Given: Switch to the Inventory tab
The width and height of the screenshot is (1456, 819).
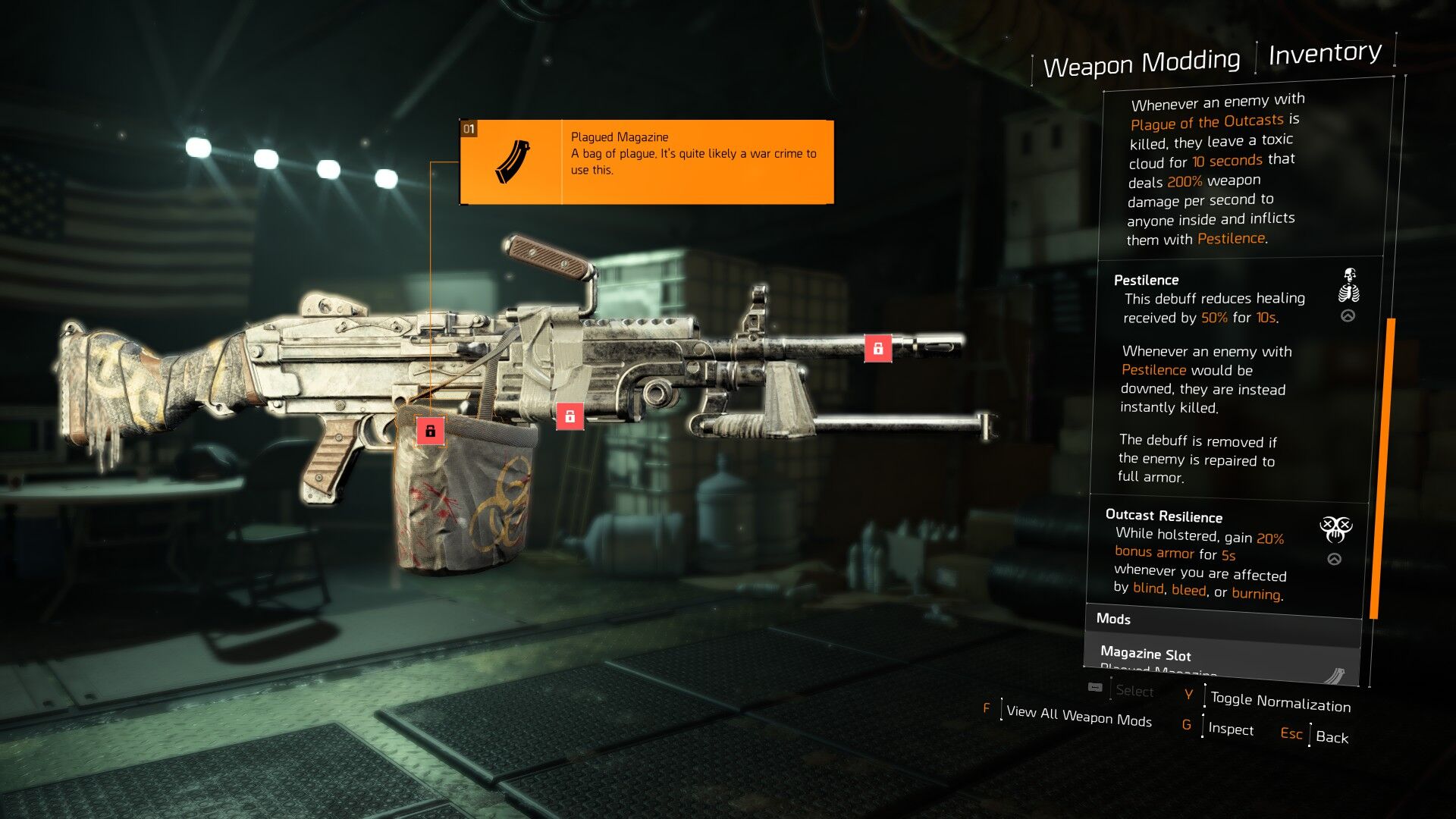Looking at the screenshot, I should (x=1324, y=53).
